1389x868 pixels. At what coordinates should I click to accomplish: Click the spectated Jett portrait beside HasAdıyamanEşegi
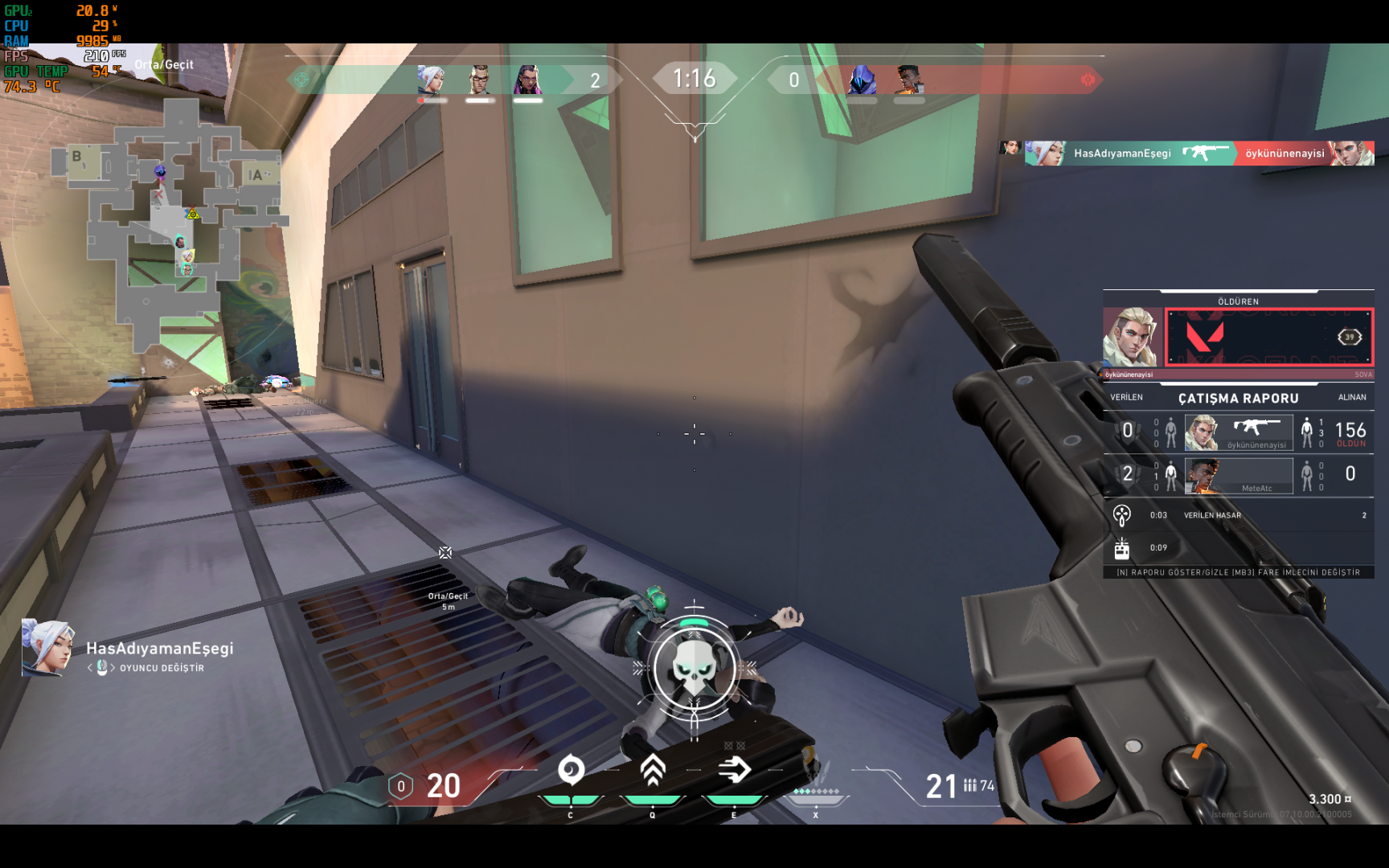tap(47, 647)
